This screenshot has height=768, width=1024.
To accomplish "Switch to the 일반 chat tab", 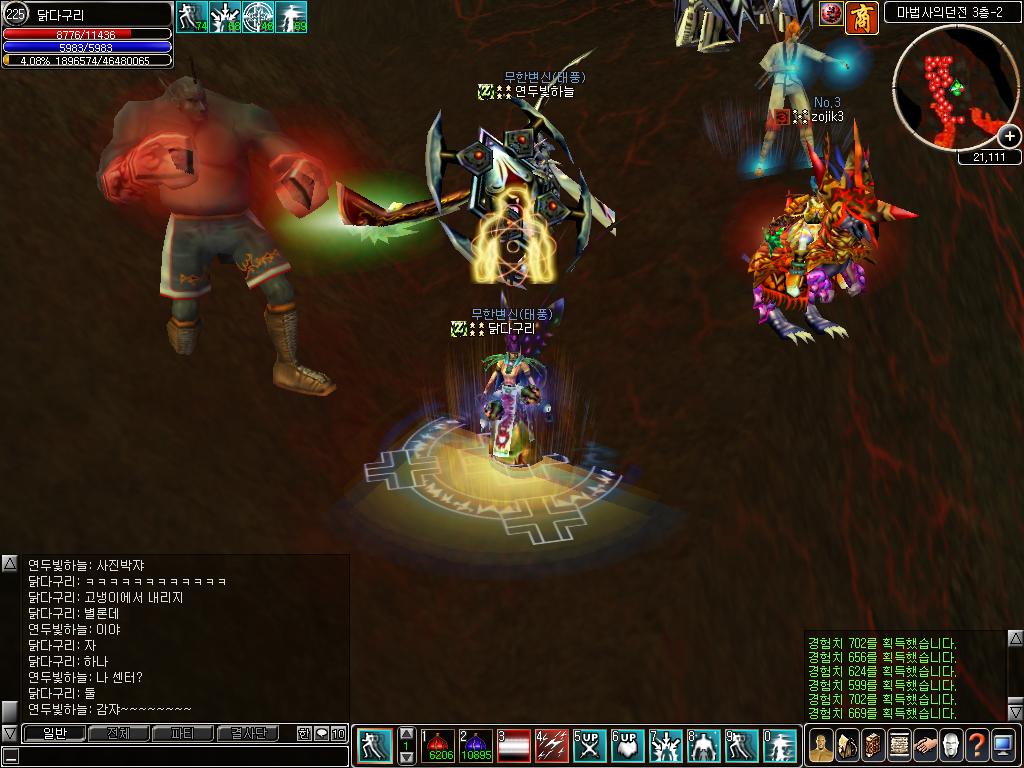I will [x=54, y=734].
